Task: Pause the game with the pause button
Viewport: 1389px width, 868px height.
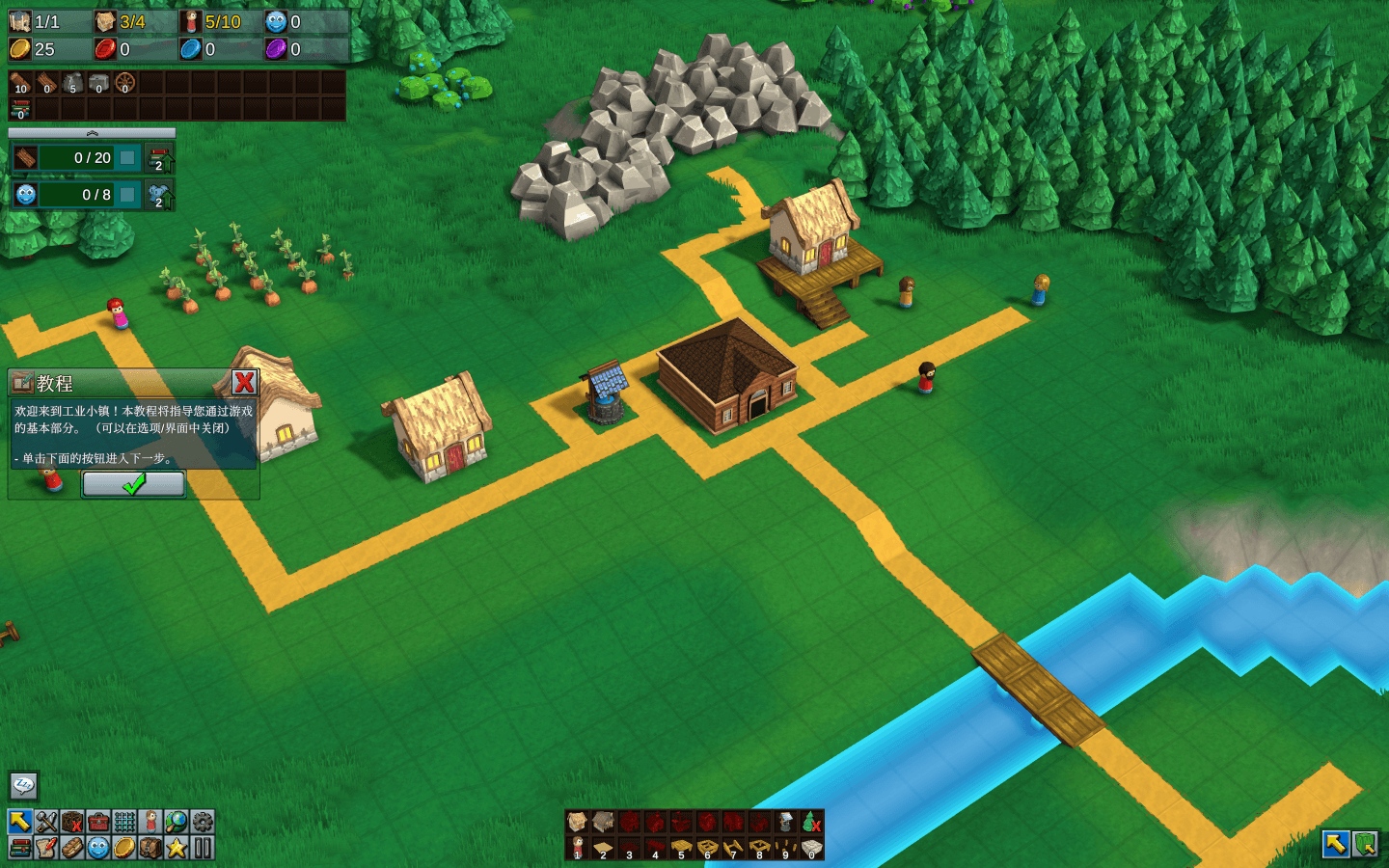Action: pos(203,848)
